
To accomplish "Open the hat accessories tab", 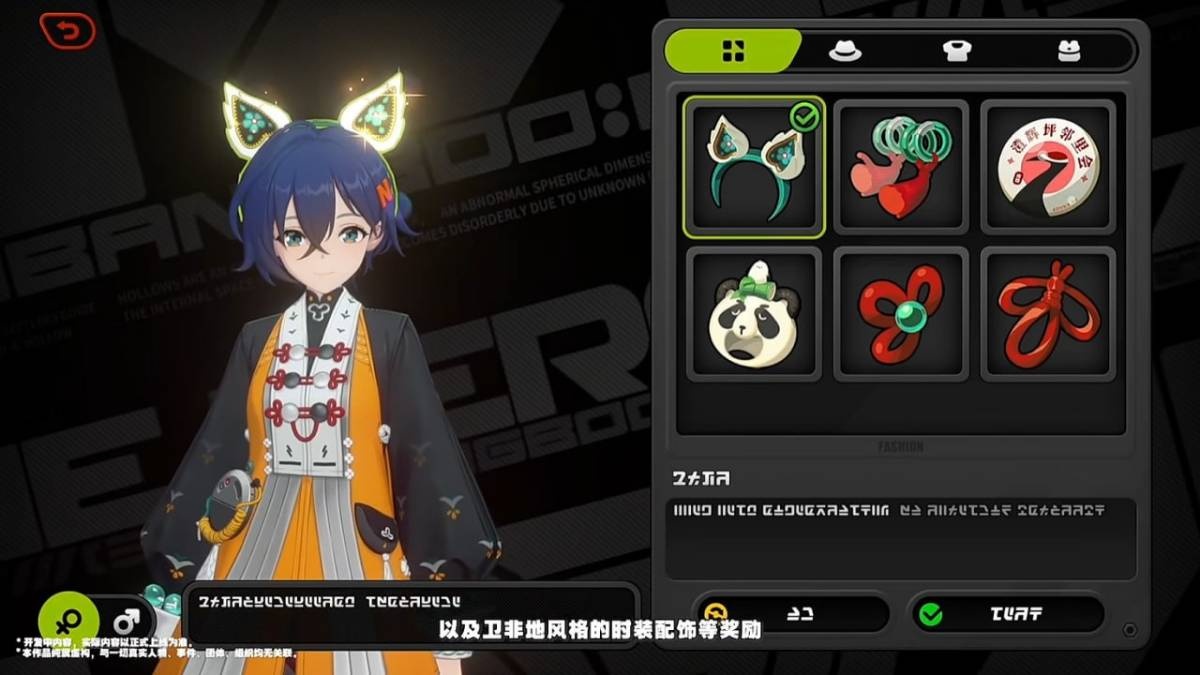I will pyautogui.click(x=845, y=51).
